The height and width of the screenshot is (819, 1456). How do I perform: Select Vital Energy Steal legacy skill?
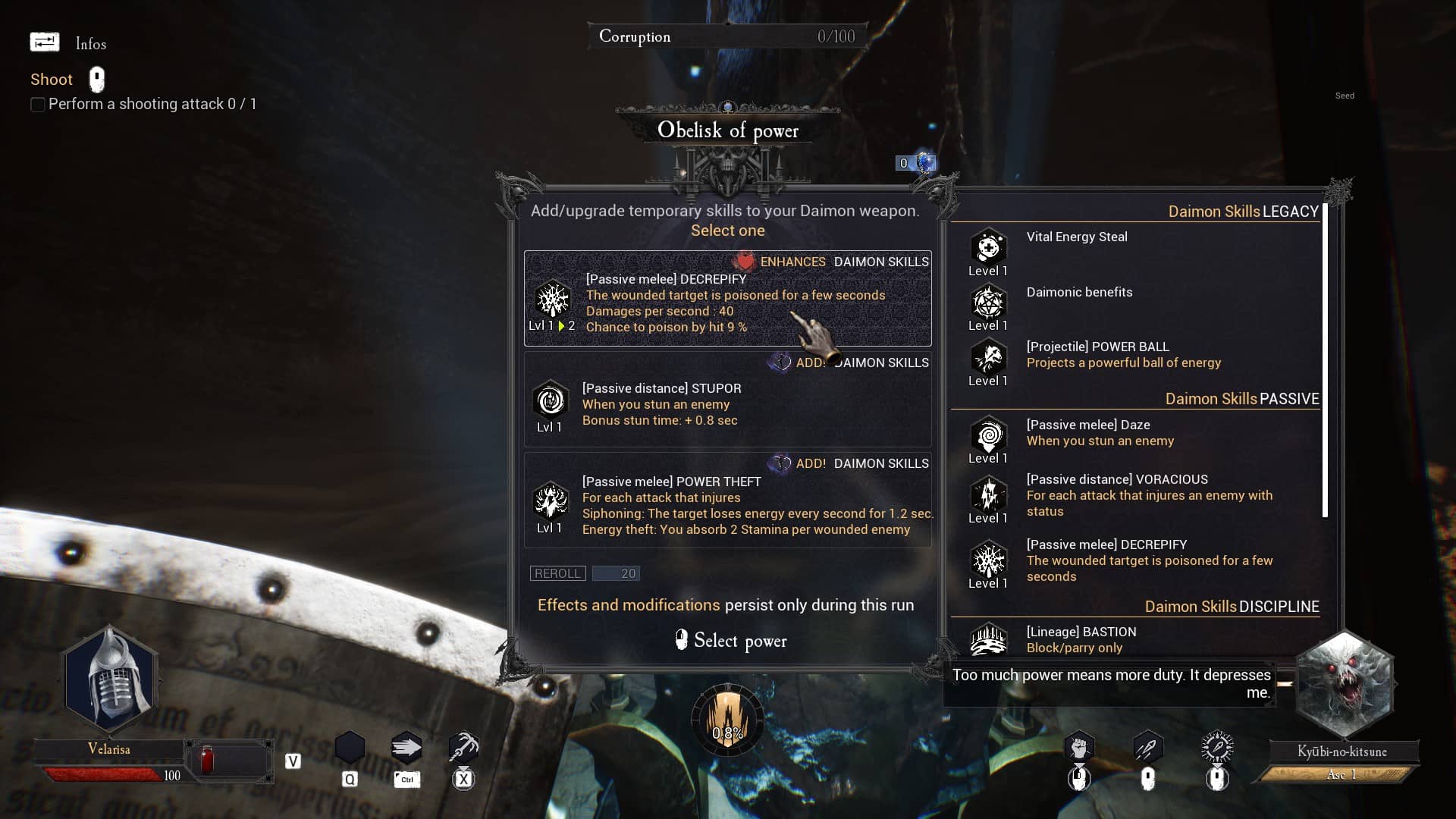[1076, 237]
